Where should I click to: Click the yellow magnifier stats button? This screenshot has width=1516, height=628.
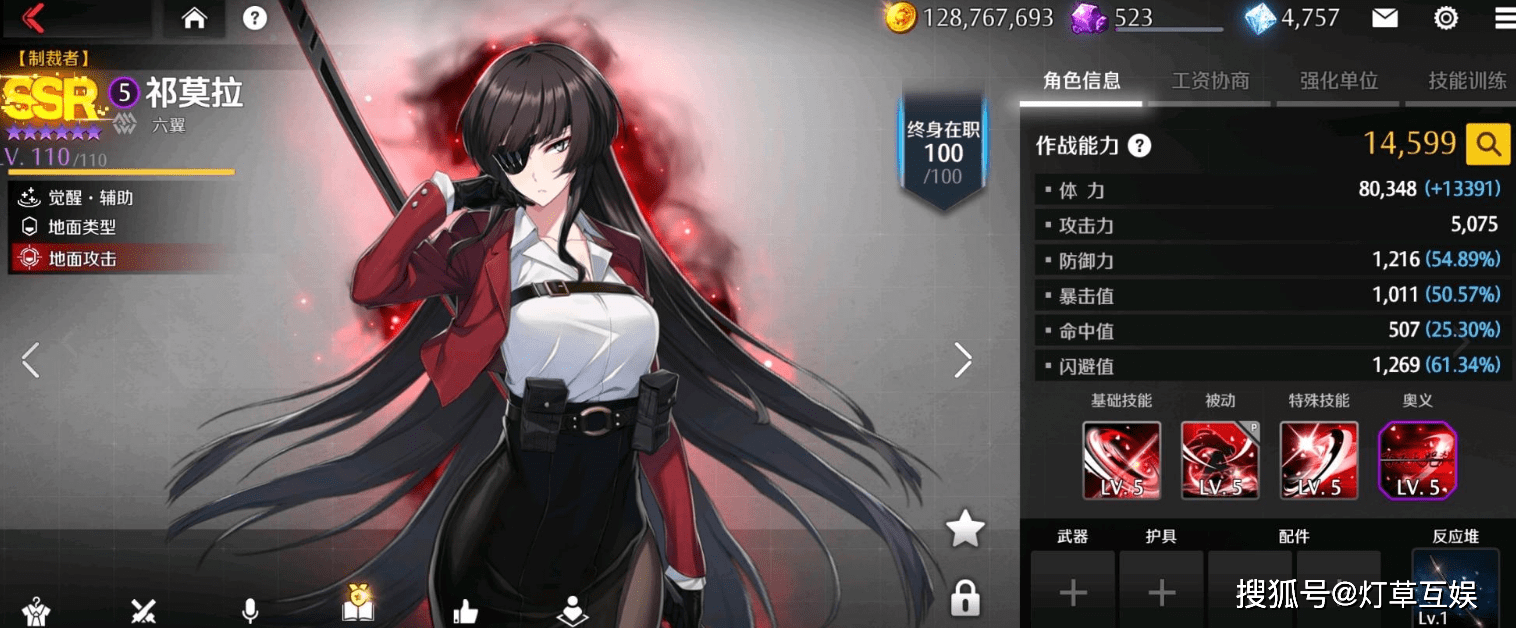tap(1487, 145)
